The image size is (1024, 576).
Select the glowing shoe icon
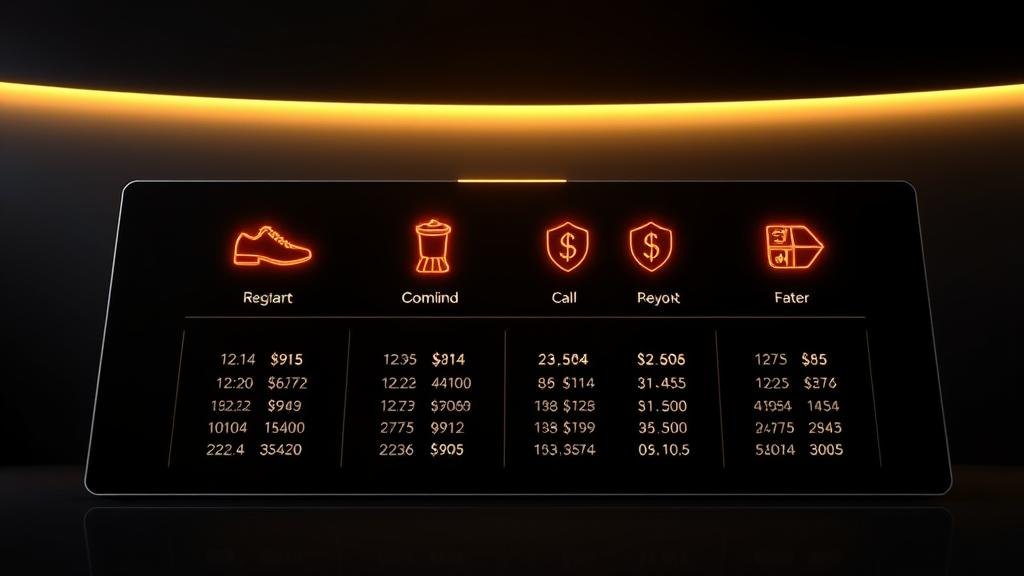271,246
